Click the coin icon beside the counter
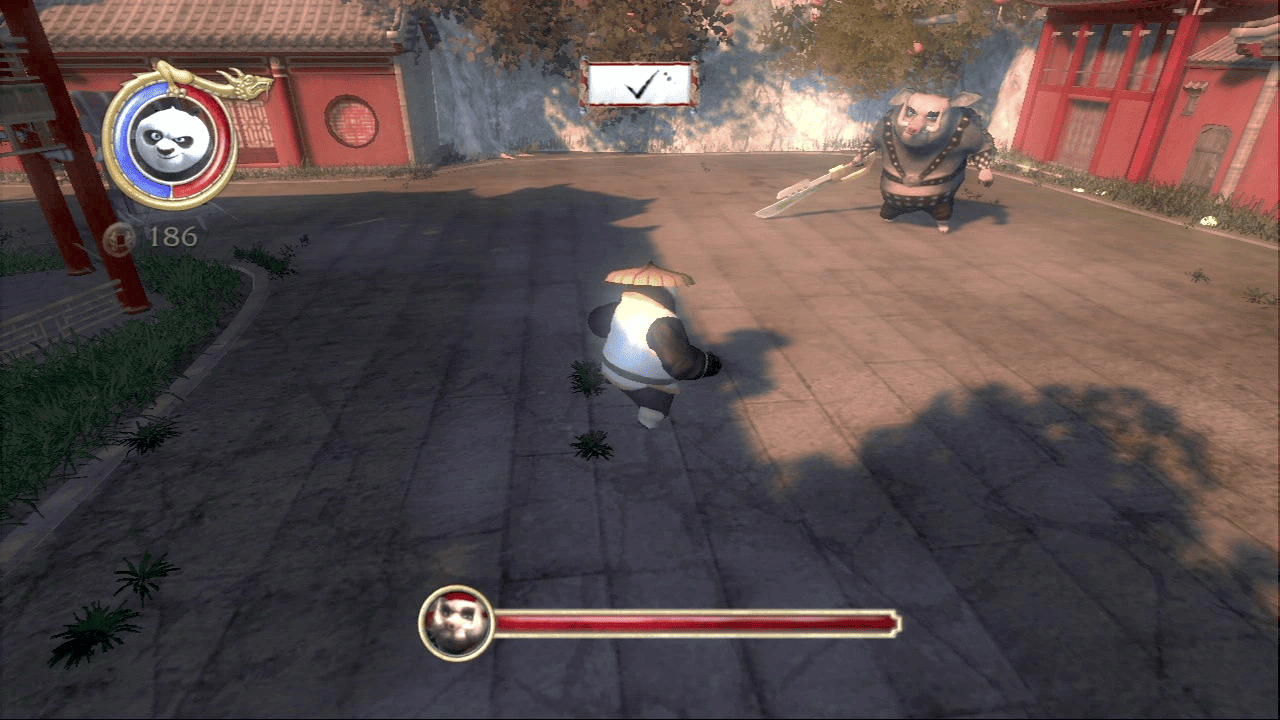Image resolution: width=1280 pixels, height=720 pixels. [122, 239]
